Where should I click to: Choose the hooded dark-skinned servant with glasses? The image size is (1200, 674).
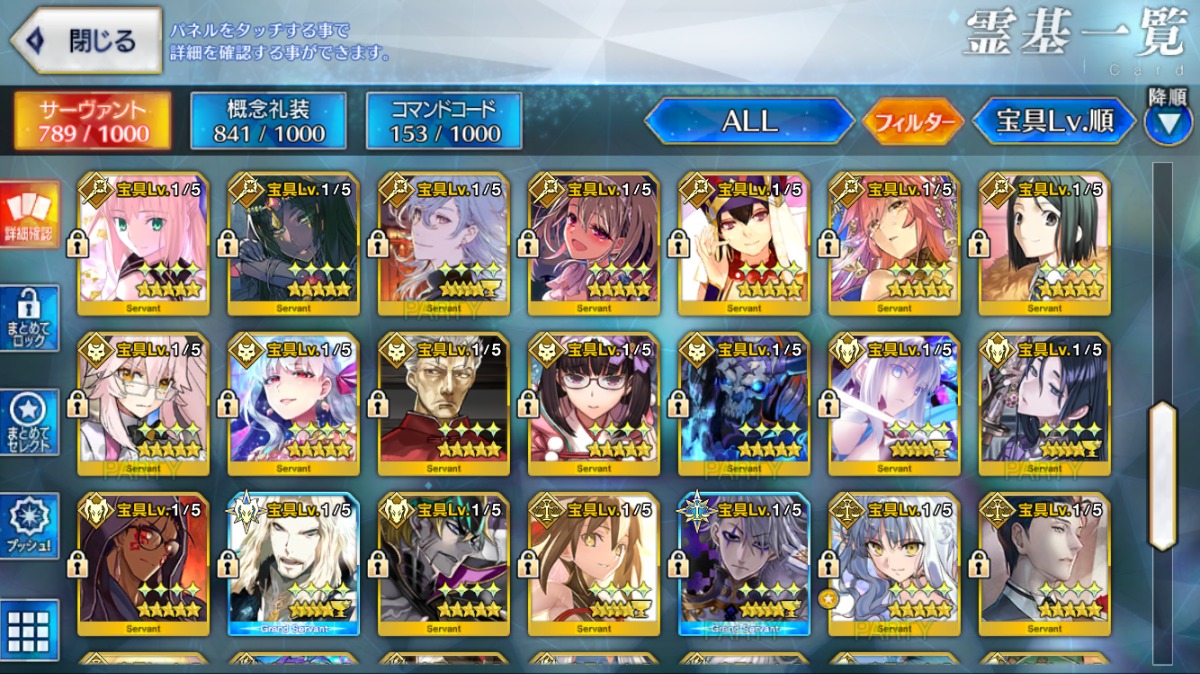click(143, 563)
